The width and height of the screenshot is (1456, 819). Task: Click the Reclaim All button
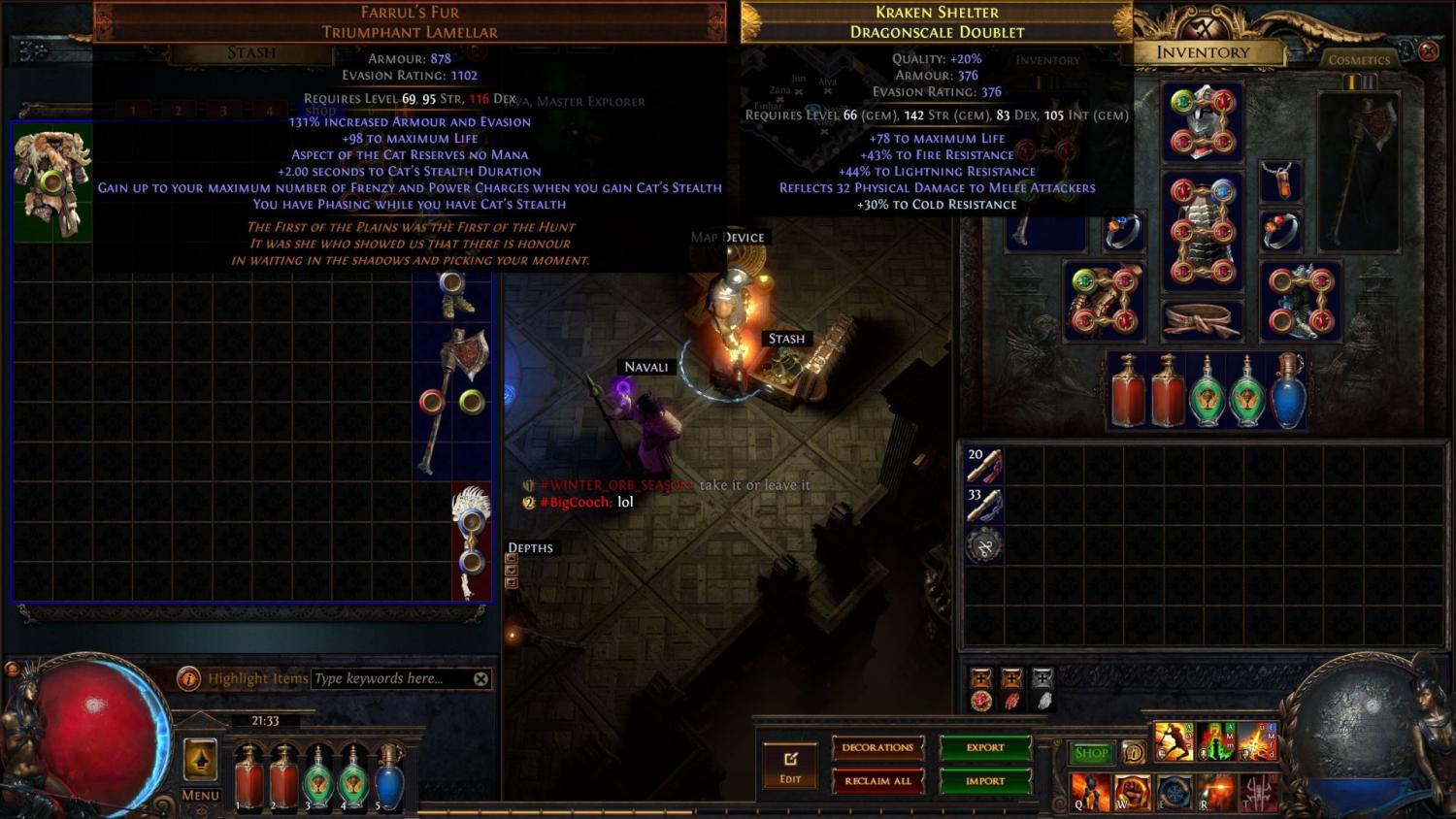(x=877, y=780)
